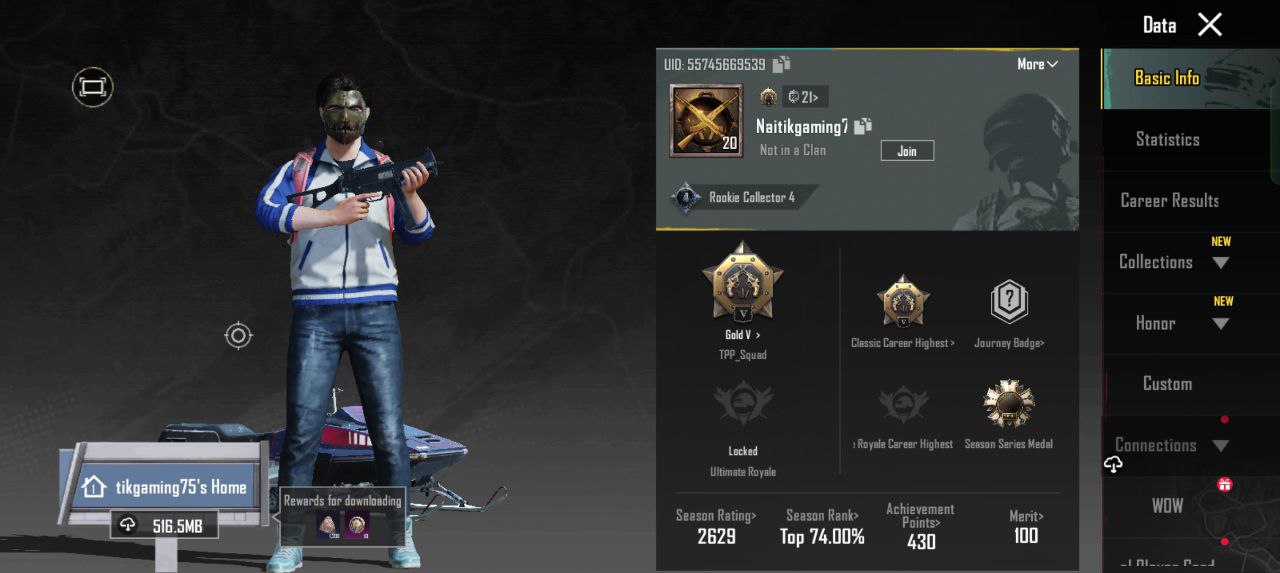Click the Join clan button
1280x573 pixels.
(907, 151)
